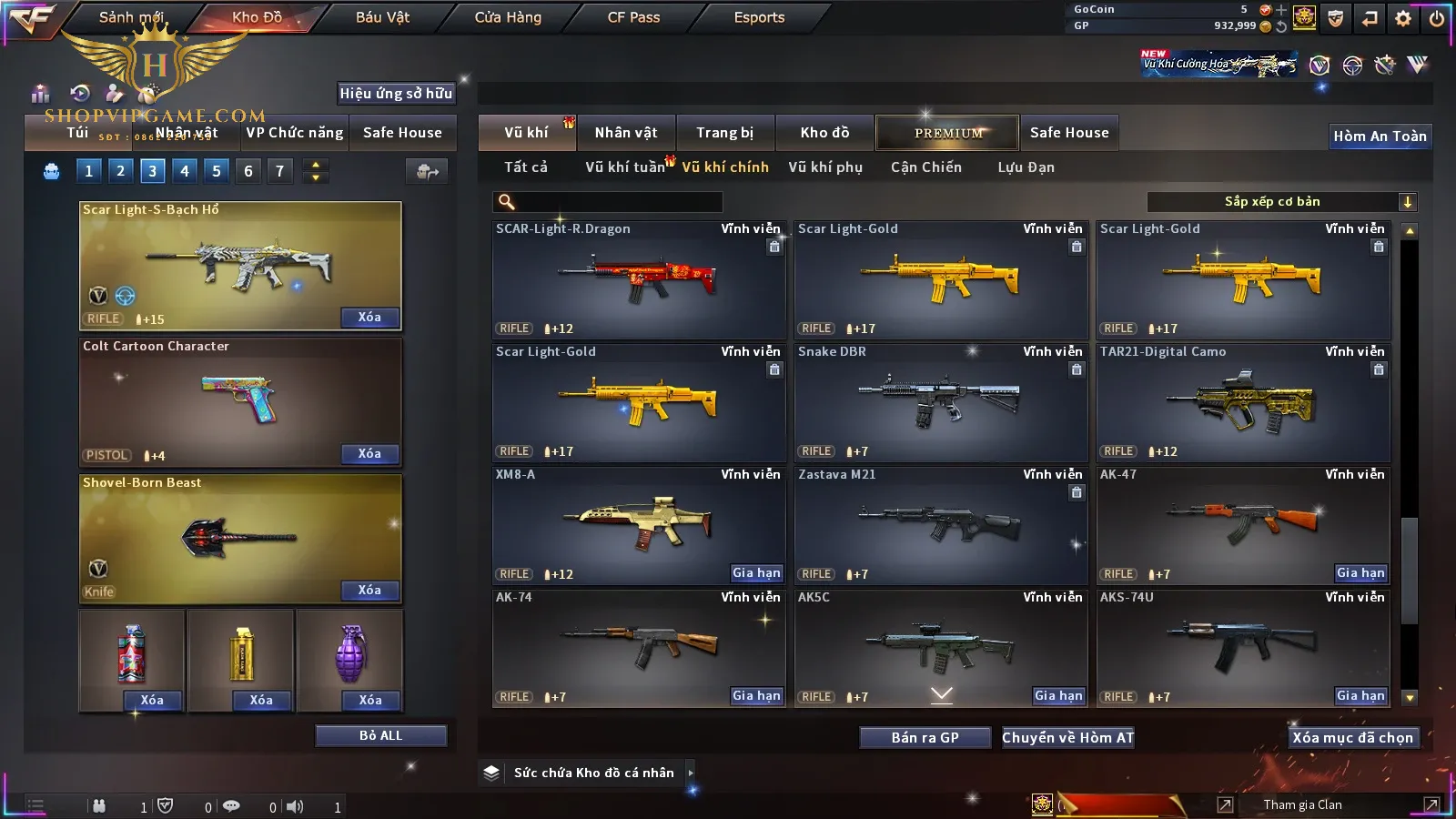This screenshot has height=819, width=1456.
Task: Click Bỏ ALL to unequip everything
Action: click(380, 736)
